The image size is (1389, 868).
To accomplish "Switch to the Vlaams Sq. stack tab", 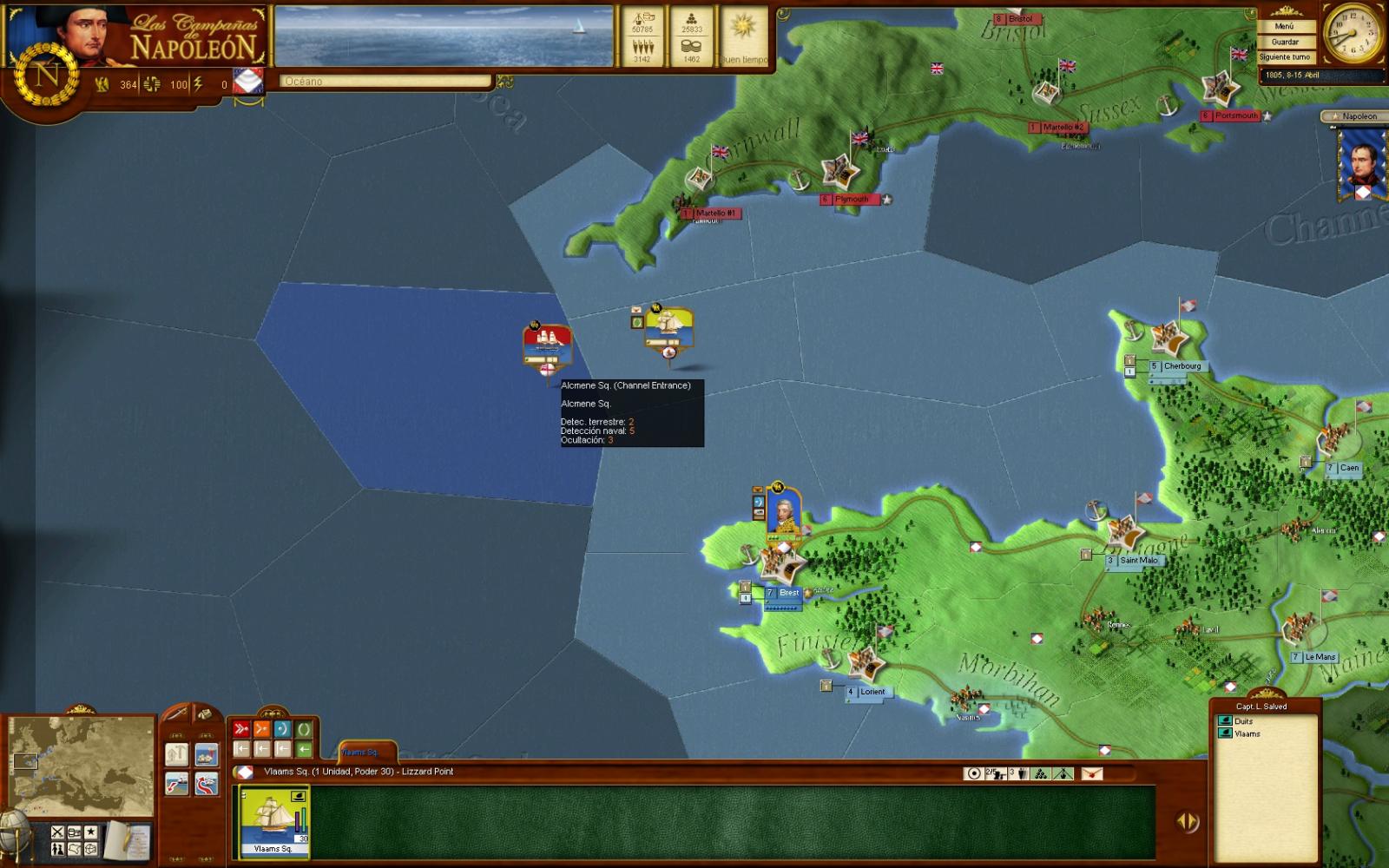I will pyautogui.click(x=359, y=753).
